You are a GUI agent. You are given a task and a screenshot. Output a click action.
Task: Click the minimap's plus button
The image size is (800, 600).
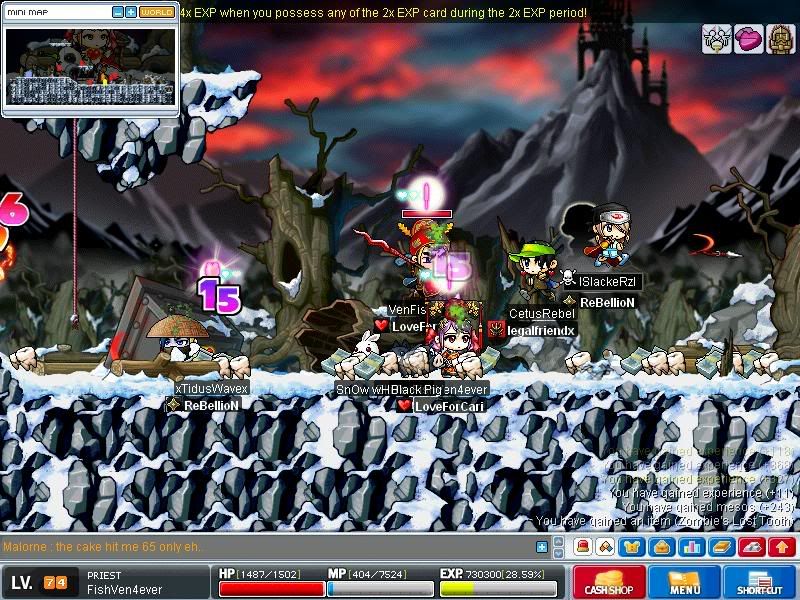(x=131, y=12)
